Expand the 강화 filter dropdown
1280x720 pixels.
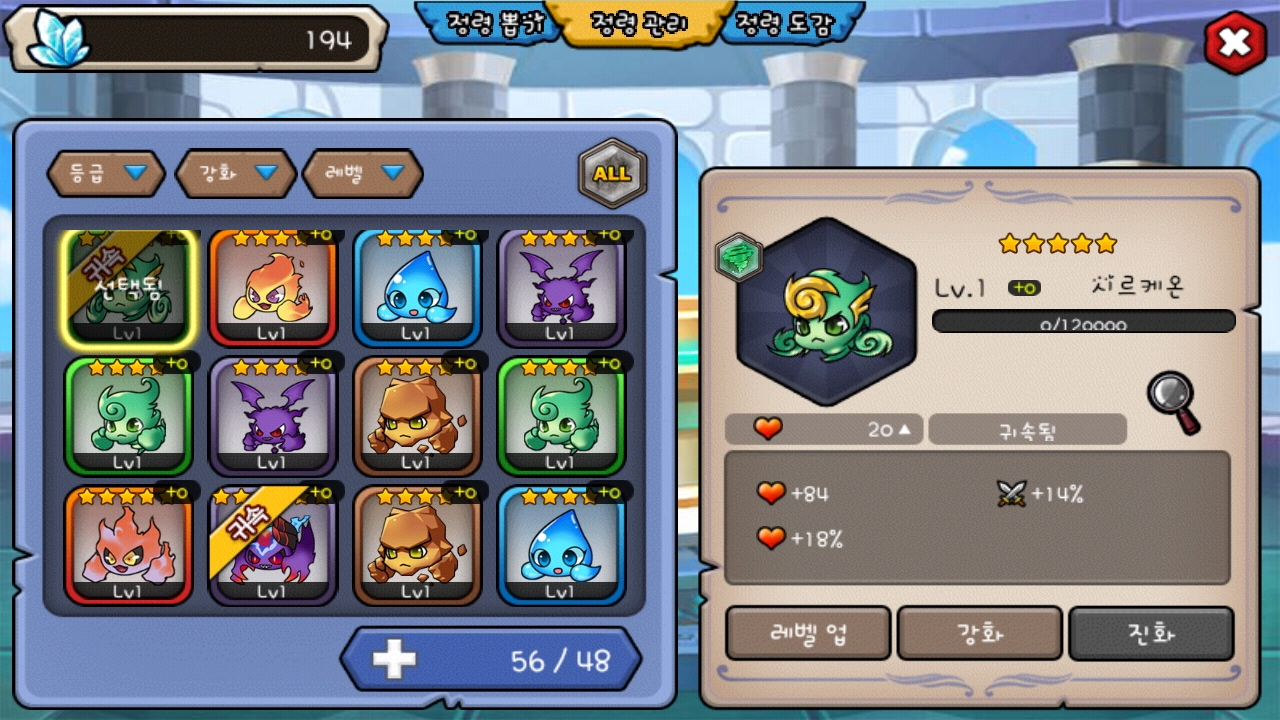pyautogui.click(x=236, y=174)
